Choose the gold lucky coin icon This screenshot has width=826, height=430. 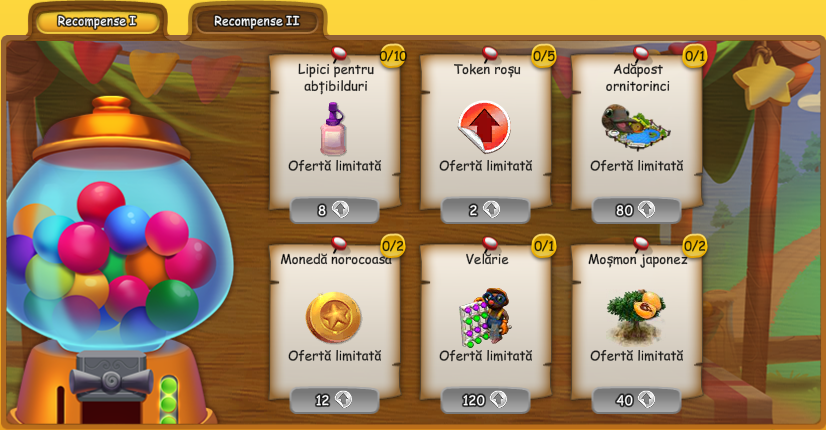[x=333, y=316]
